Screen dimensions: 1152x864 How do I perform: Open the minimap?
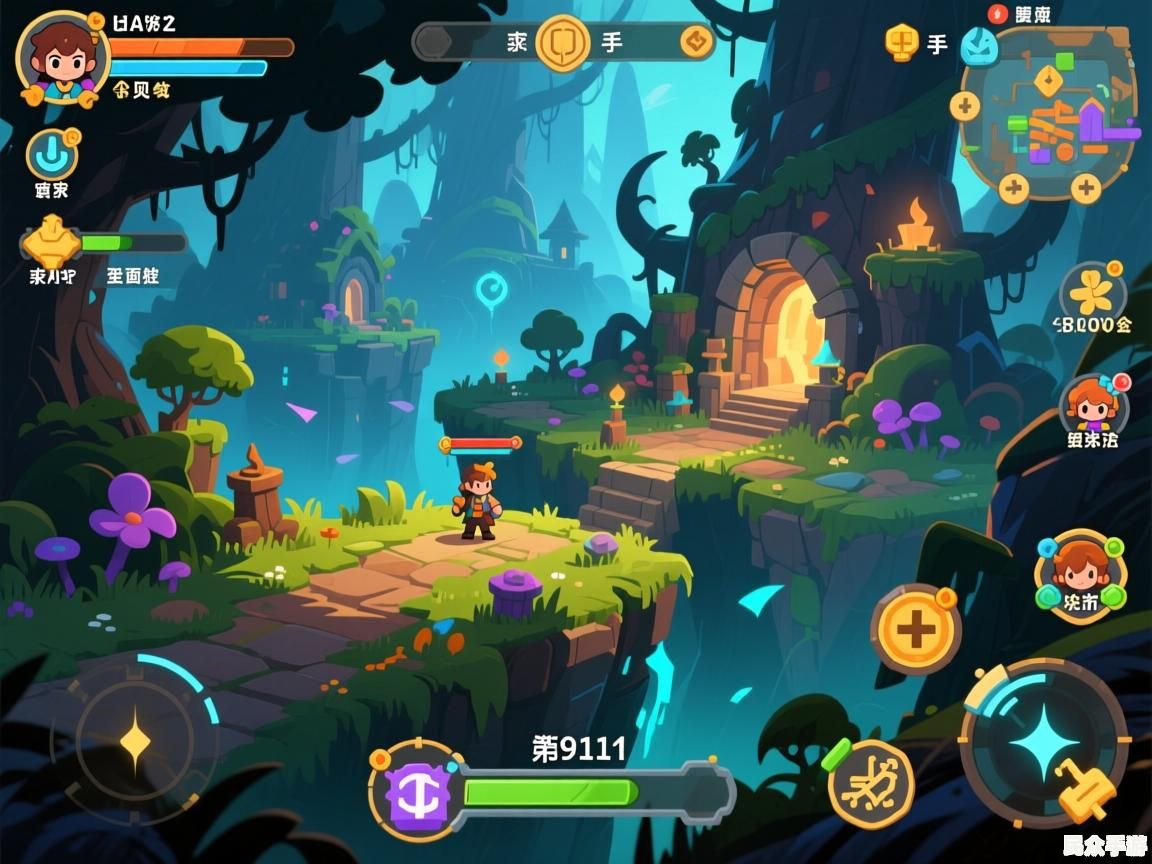pyautogui.click(x=1048, y=112)
